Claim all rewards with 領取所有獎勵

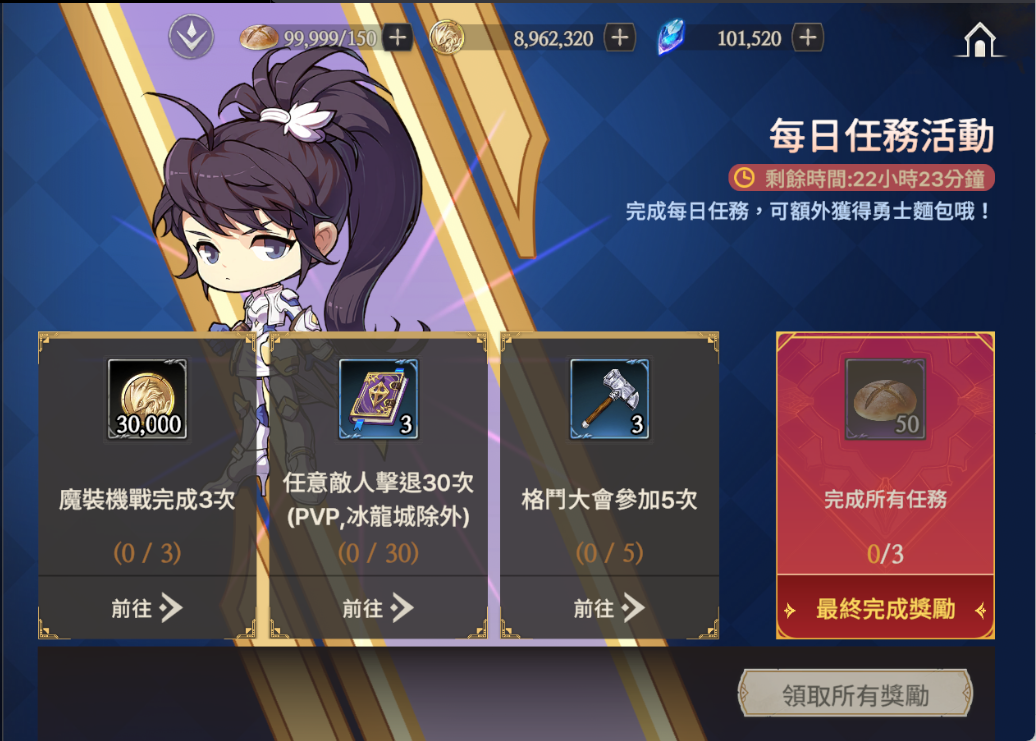pos(855,695)
